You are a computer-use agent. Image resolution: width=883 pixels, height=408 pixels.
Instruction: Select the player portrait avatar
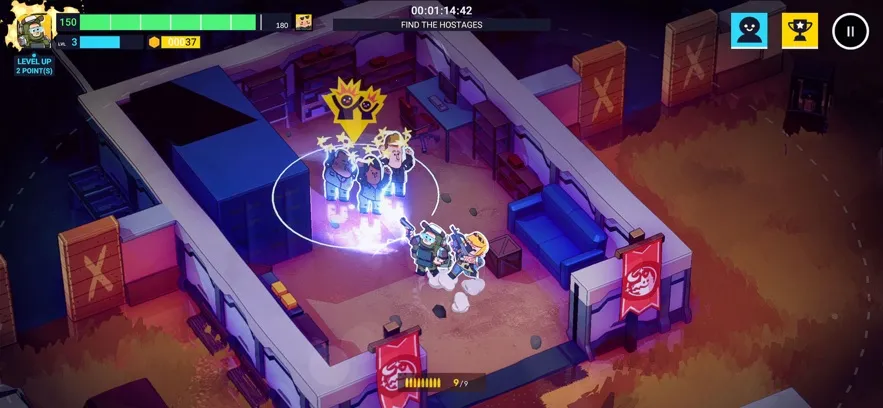click(33, 30)
